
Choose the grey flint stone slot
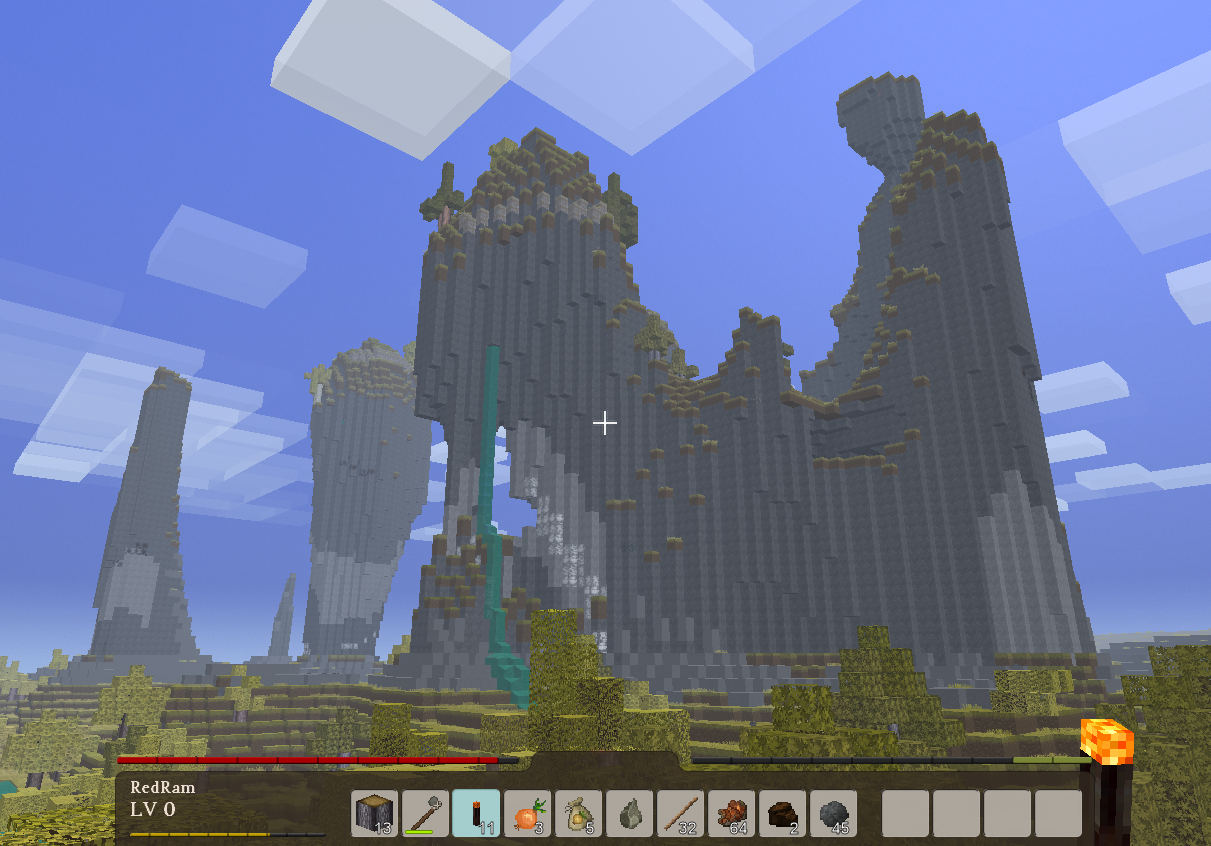(x=629, y=813)
